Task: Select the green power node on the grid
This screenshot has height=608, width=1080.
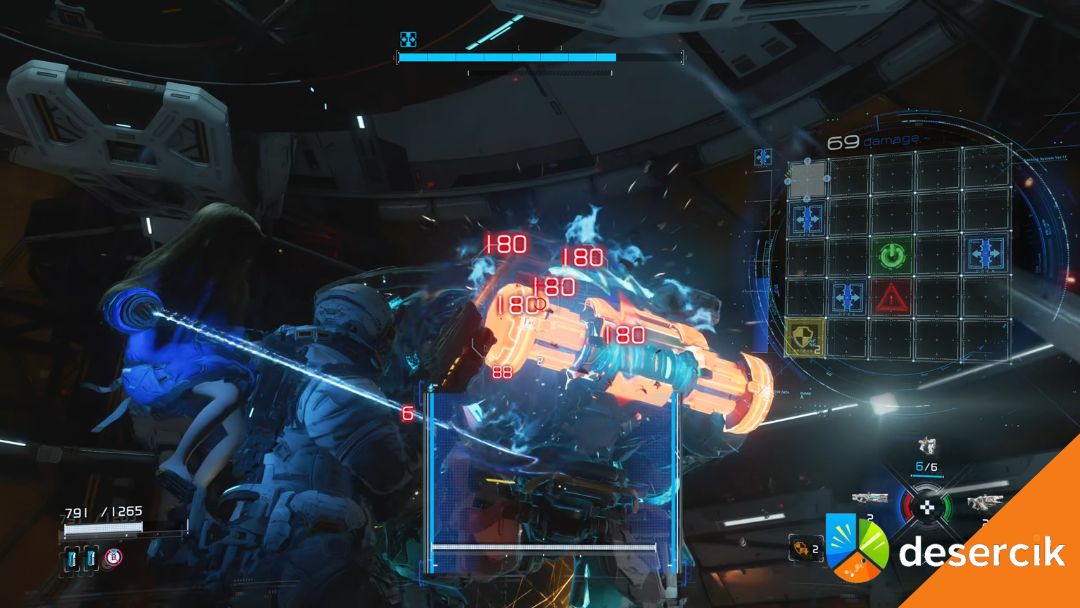Action: tap(890, 256)
